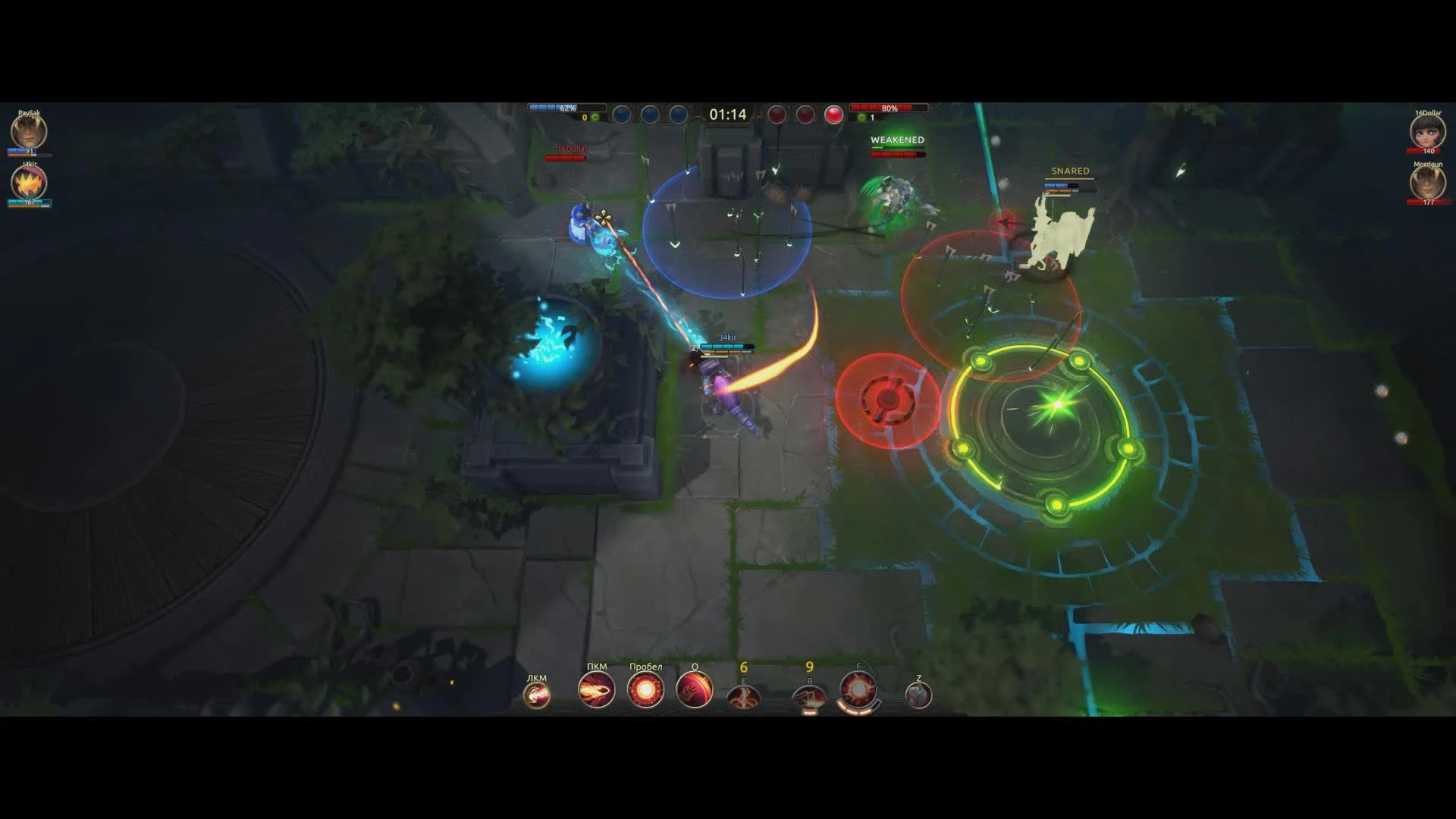Click the WEAKENED status label
1456x819 pixels.
click(x=897, y=140)
